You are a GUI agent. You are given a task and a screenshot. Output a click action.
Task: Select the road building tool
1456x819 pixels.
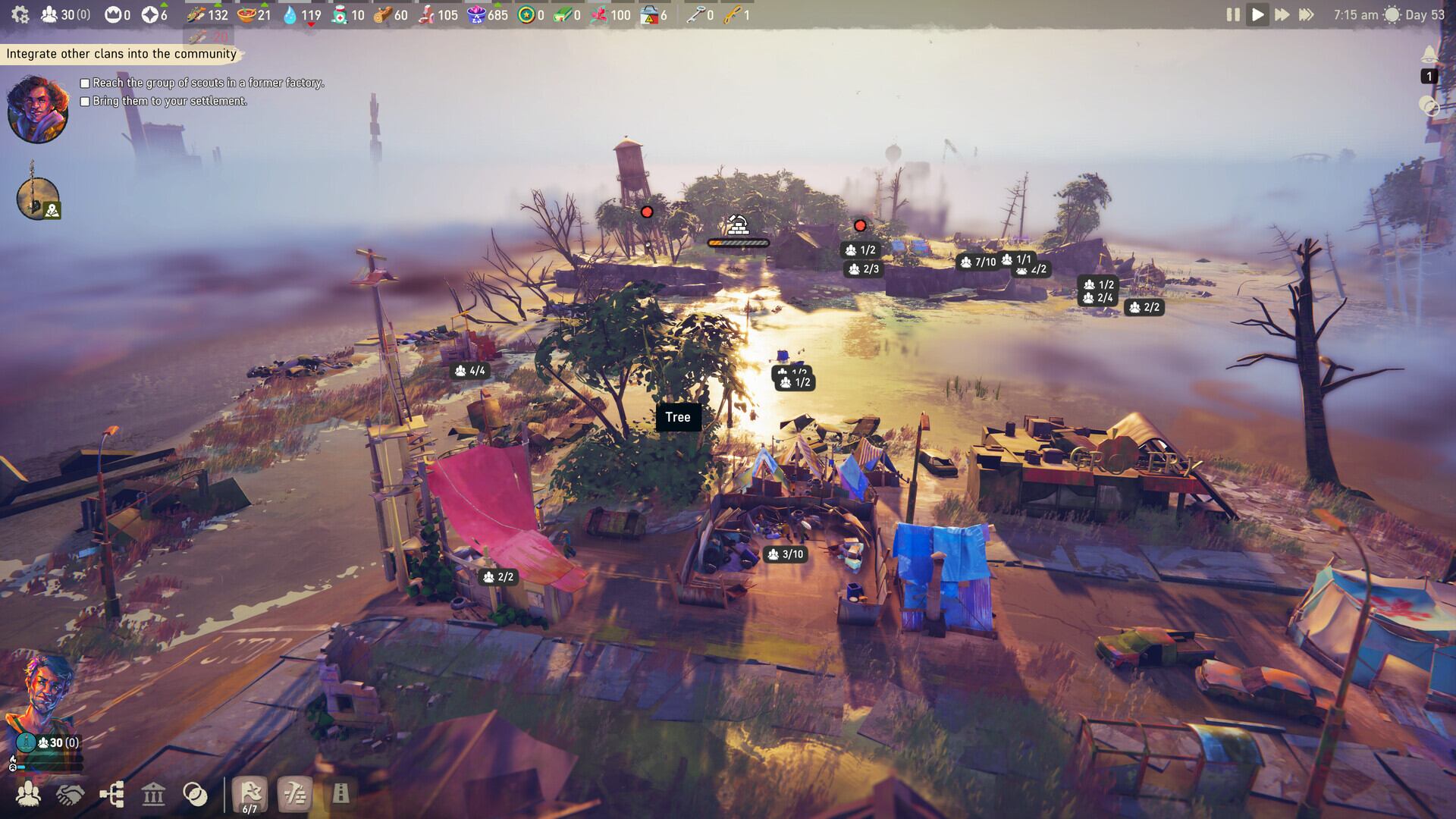click(340, 794)
